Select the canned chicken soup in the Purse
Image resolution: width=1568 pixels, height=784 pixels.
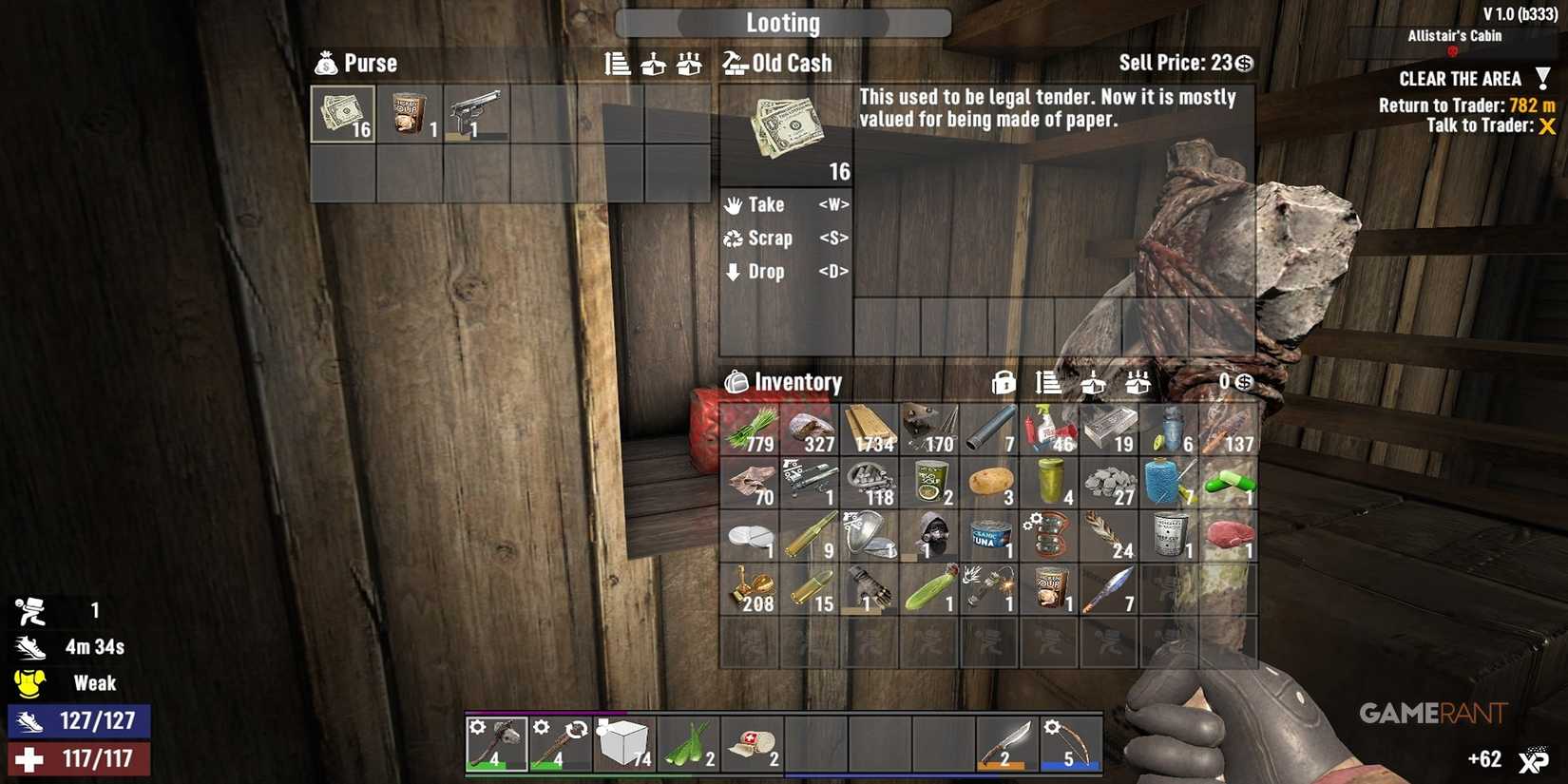(x=409, y=112)
